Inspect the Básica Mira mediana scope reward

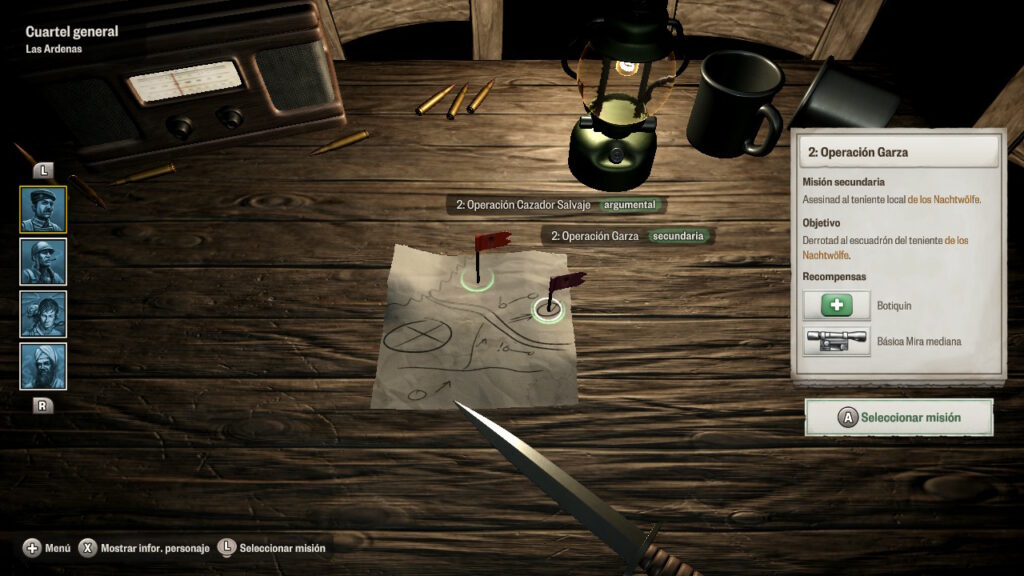click(836, 341)
